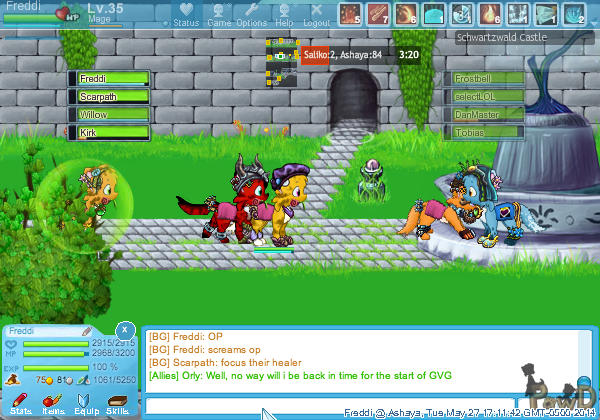Open the Stats panel with the pencil icon
Screen dimensions: 600x420
20,402
